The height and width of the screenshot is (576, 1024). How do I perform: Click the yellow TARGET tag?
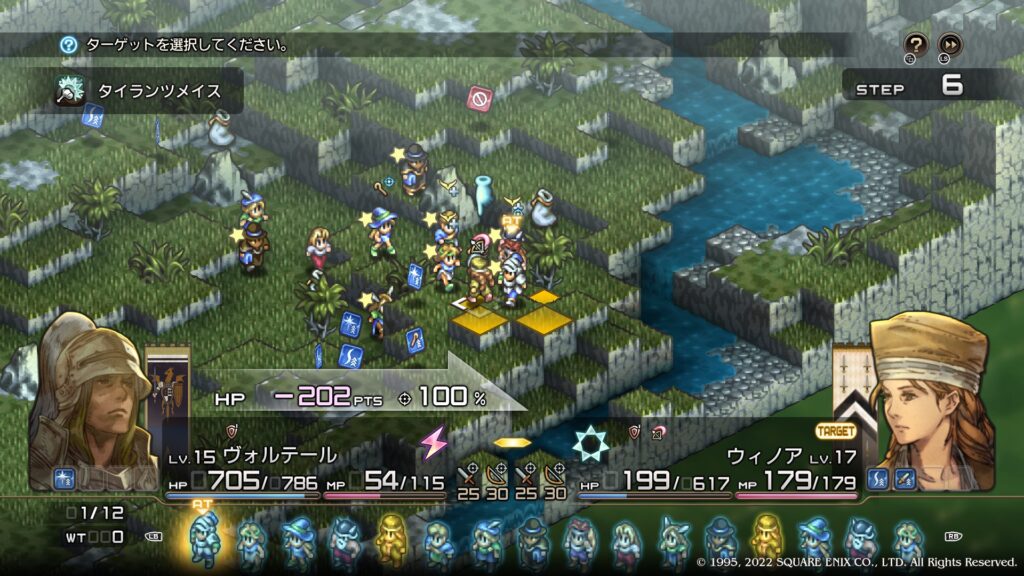point(835,432)
